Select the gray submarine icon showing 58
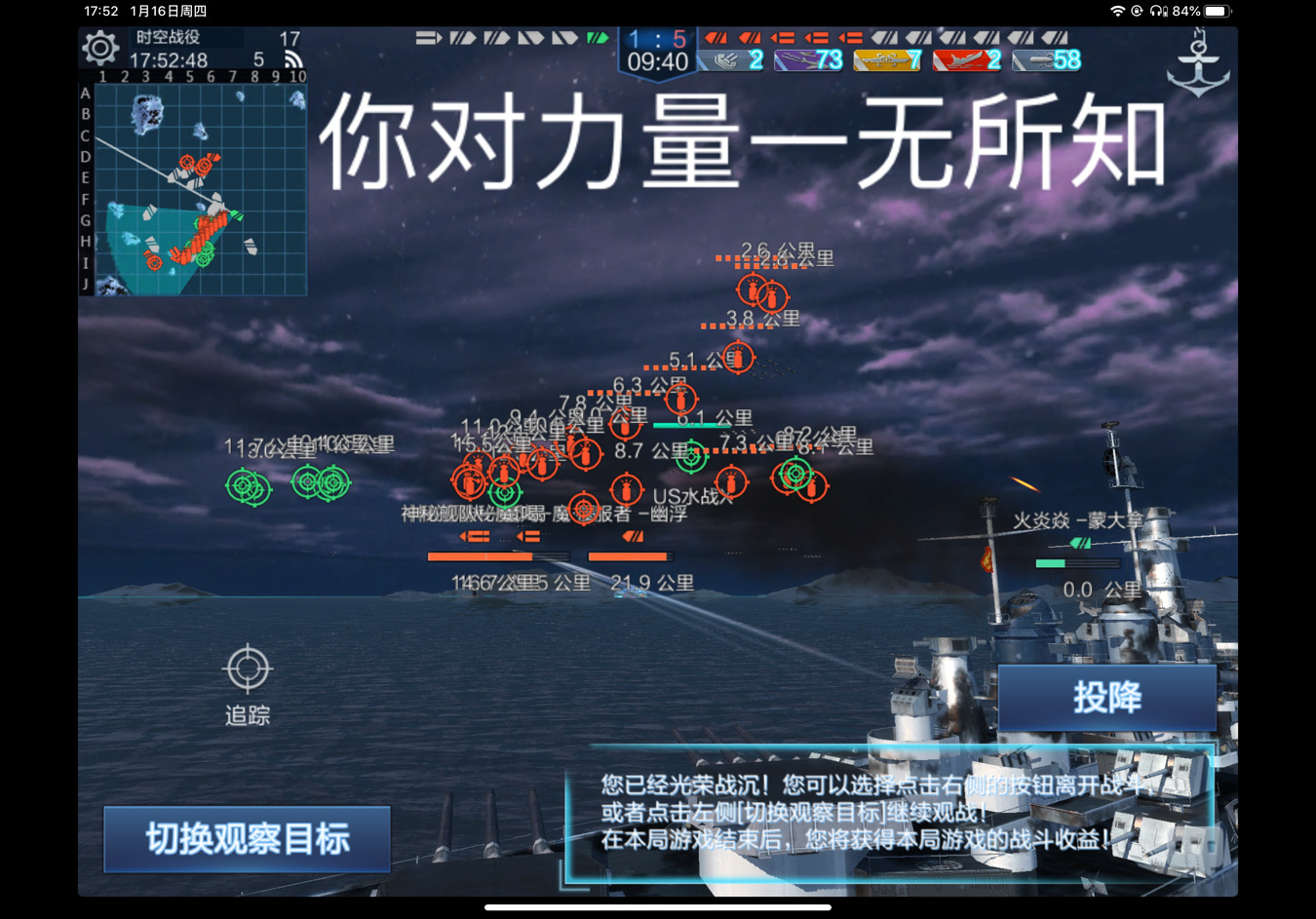Image resolution: width=1316 pixels, height=919 pixels. tap(1045, 60)
